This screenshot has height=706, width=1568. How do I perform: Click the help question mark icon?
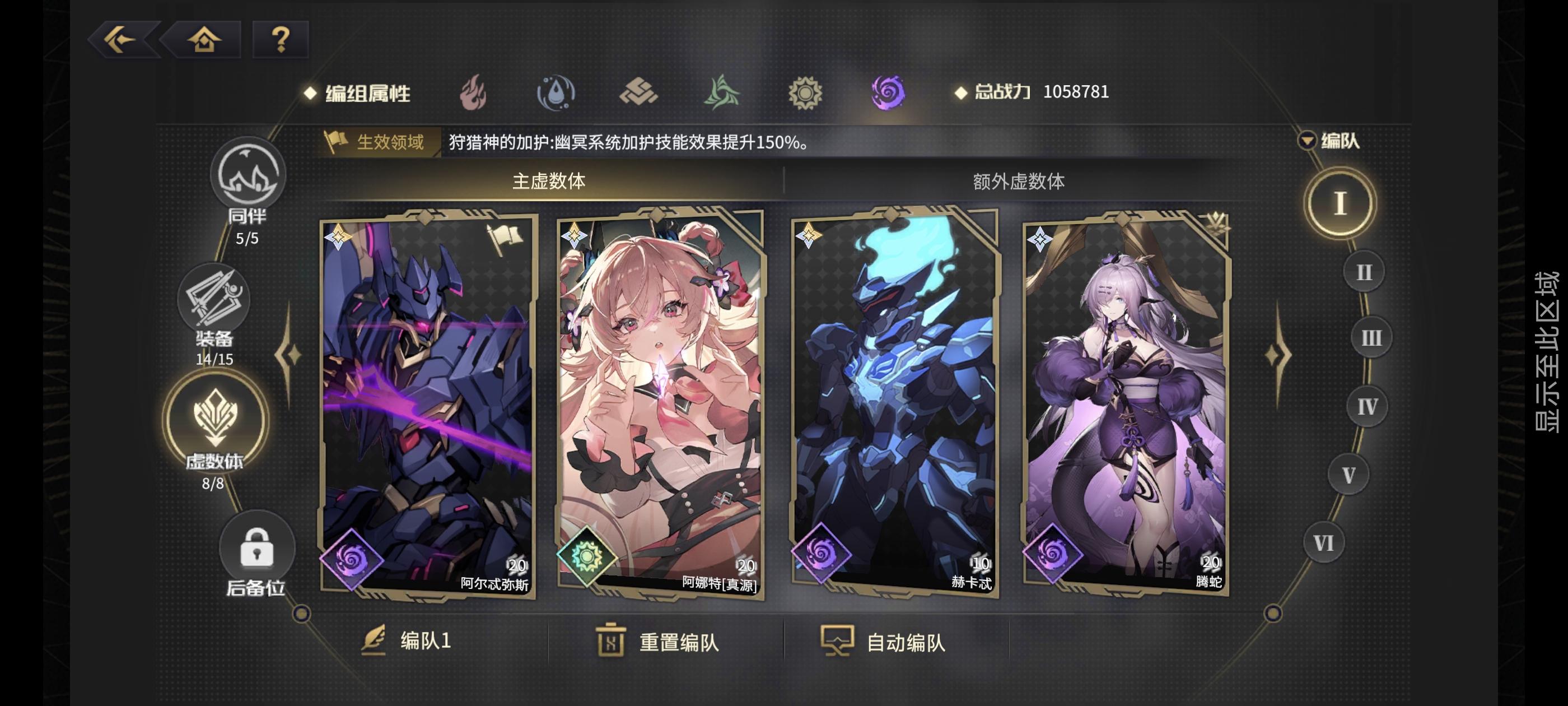point(279,41)
